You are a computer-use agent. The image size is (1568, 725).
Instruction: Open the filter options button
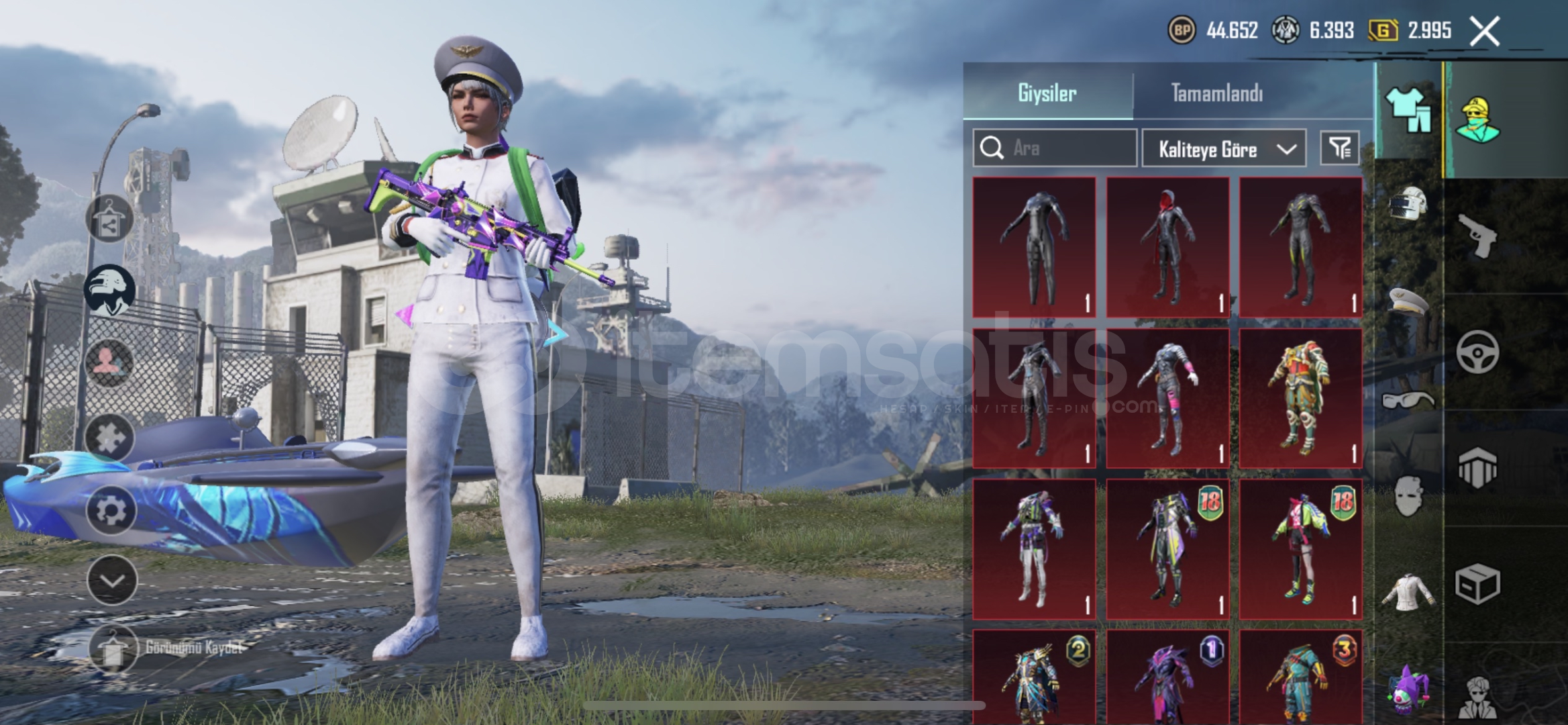click(x=1340, y=148)
